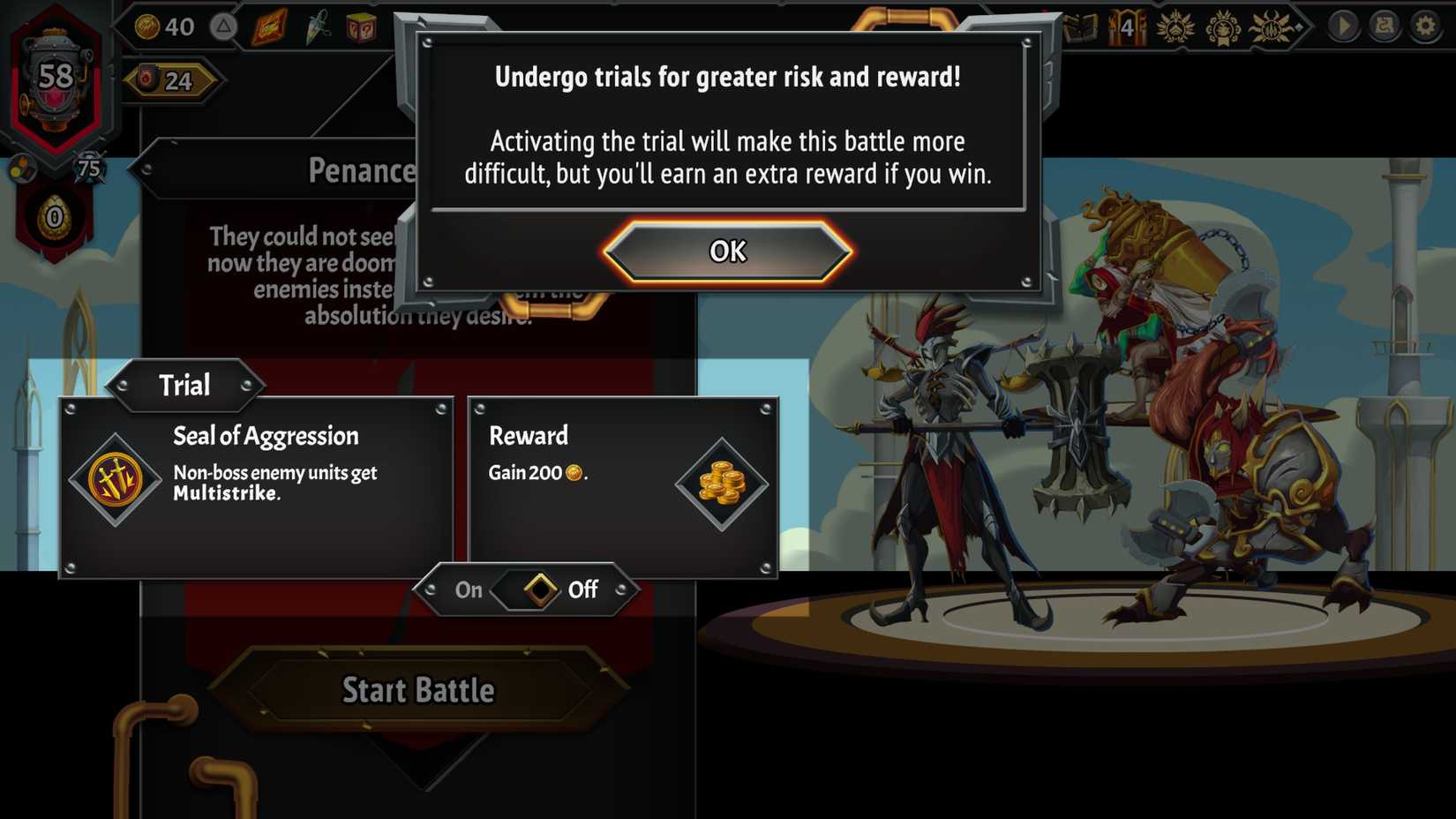Click the red health flame counter showing 24
Viewport: 1456px width, 819px height.
(173, 79)
